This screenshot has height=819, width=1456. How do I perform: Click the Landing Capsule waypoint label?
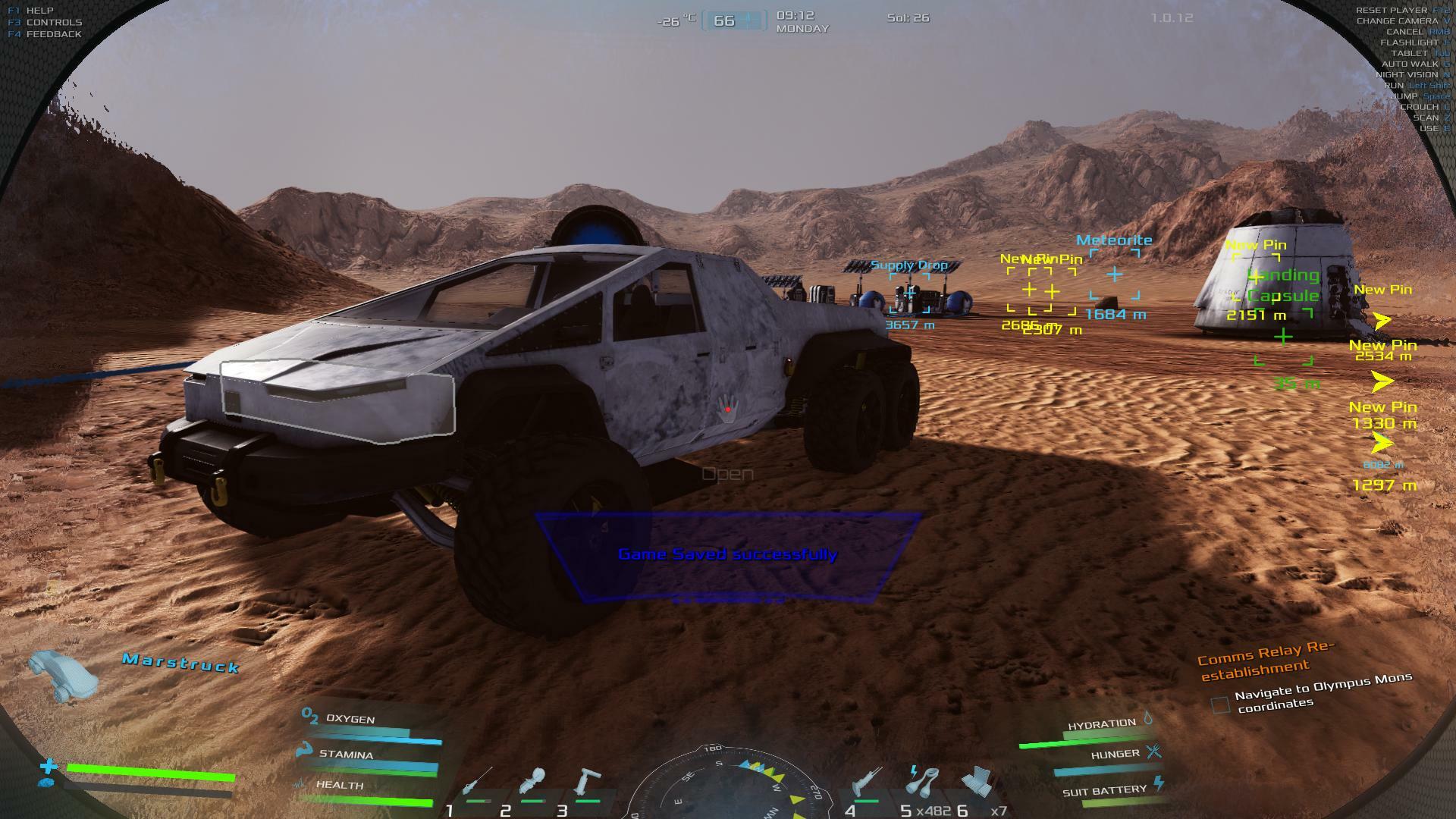(x=1283, y=285)
